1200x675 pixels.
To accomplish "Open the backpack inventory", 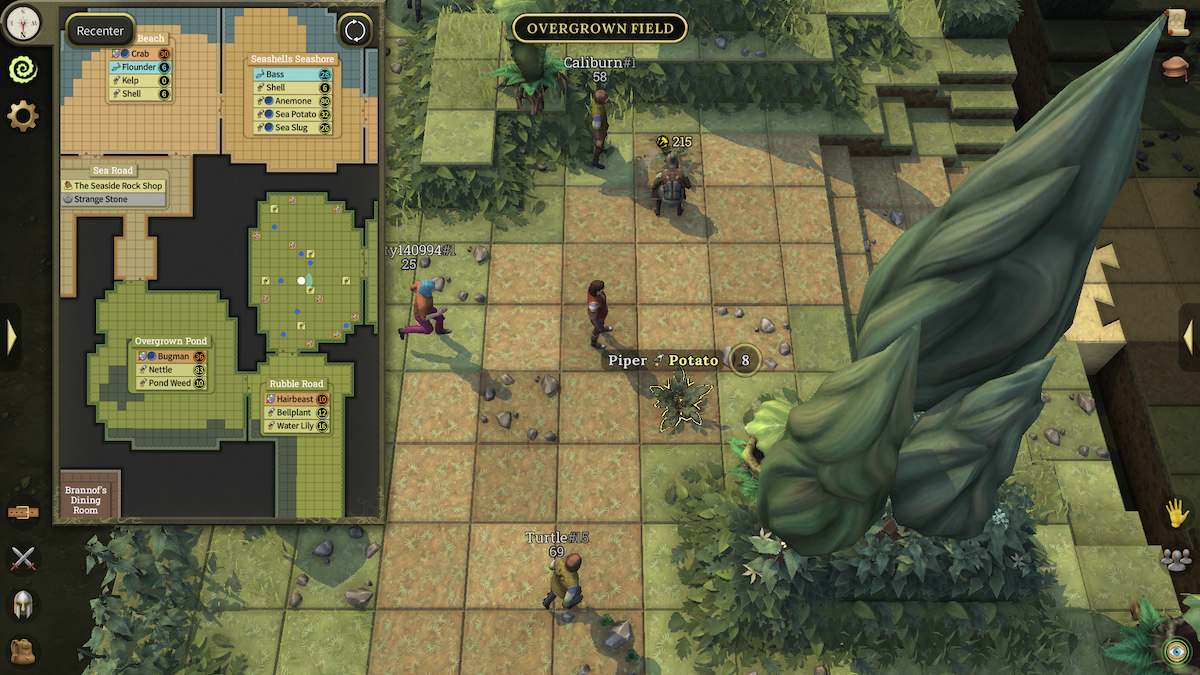I will 22,650.
